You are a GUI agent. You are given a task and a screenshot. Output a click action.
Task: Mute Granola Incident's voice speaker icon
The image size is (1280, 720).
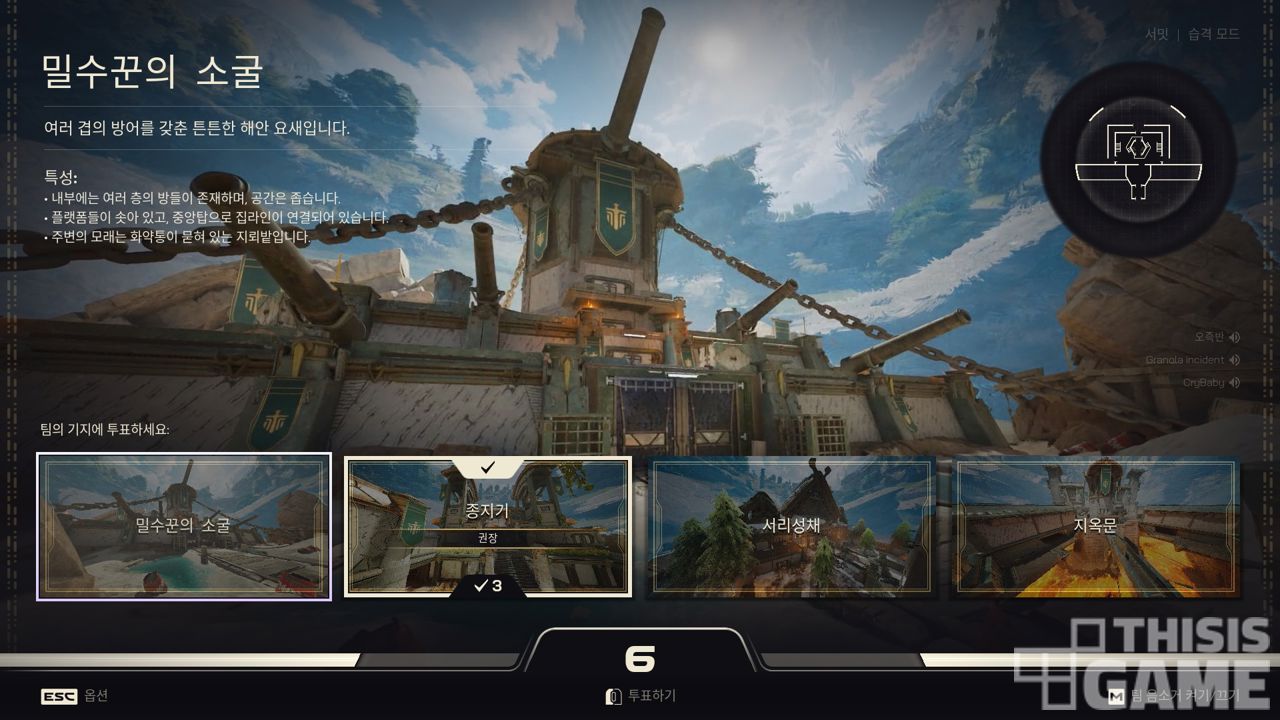[1235, 360]
